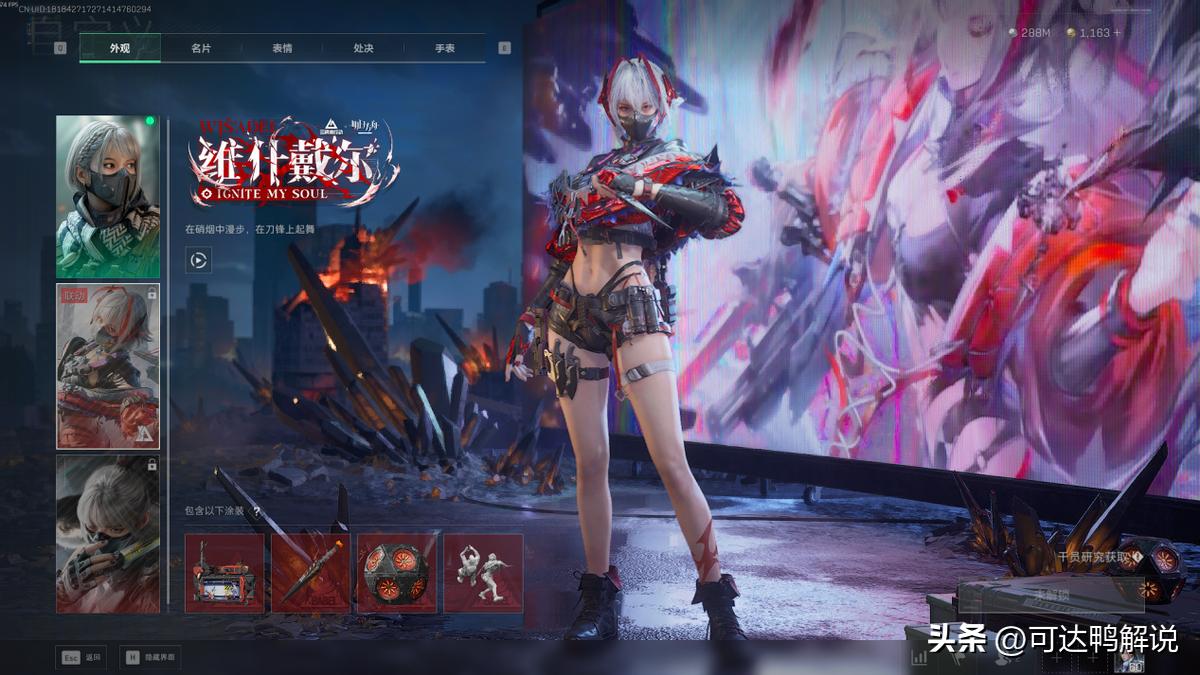Open the 名片 namecard tab
Screen dimensions: 1200x675
(201, 48)
